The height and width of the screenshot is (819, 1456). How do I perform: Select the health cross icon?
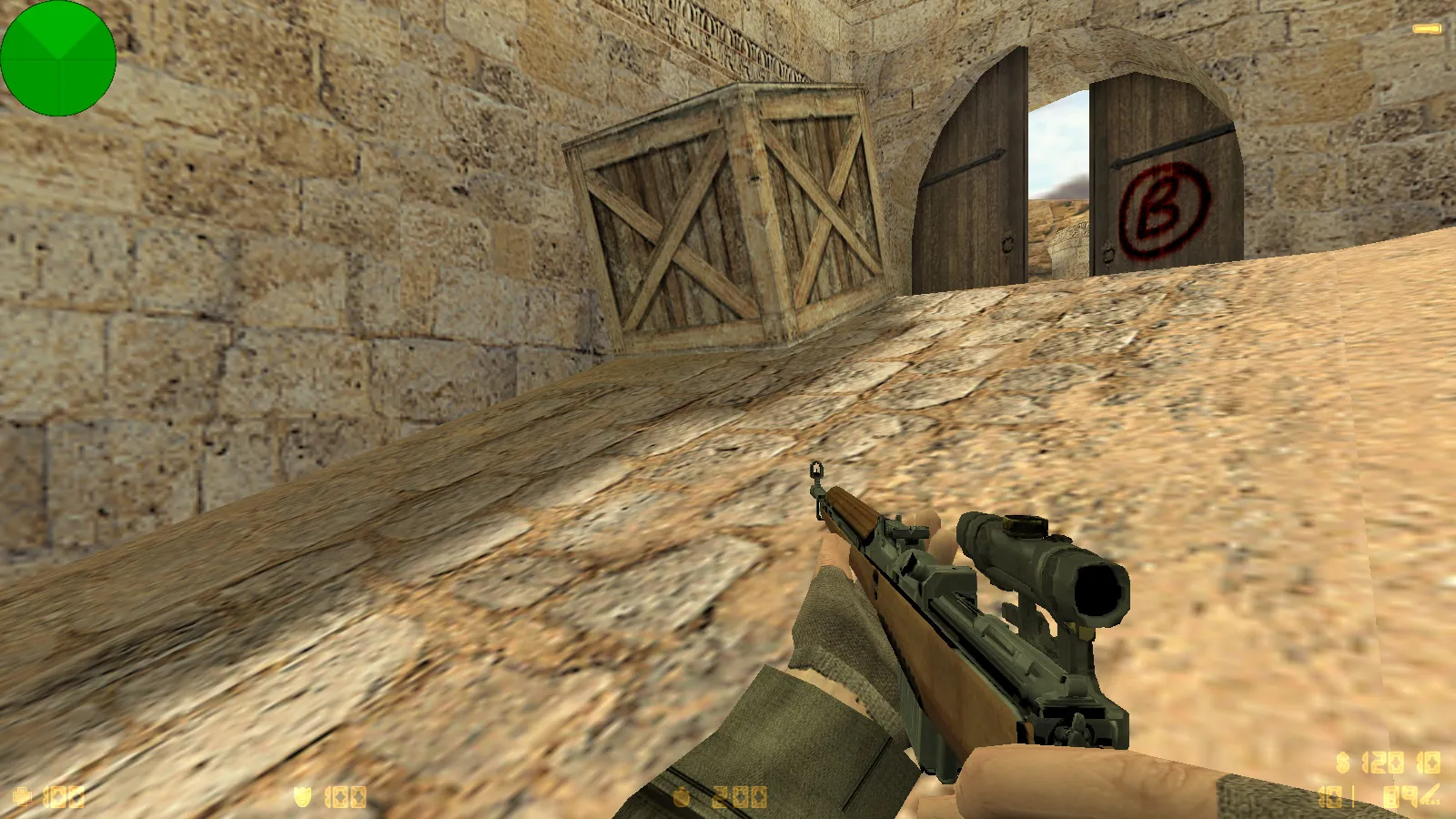[x=23, y=797]
